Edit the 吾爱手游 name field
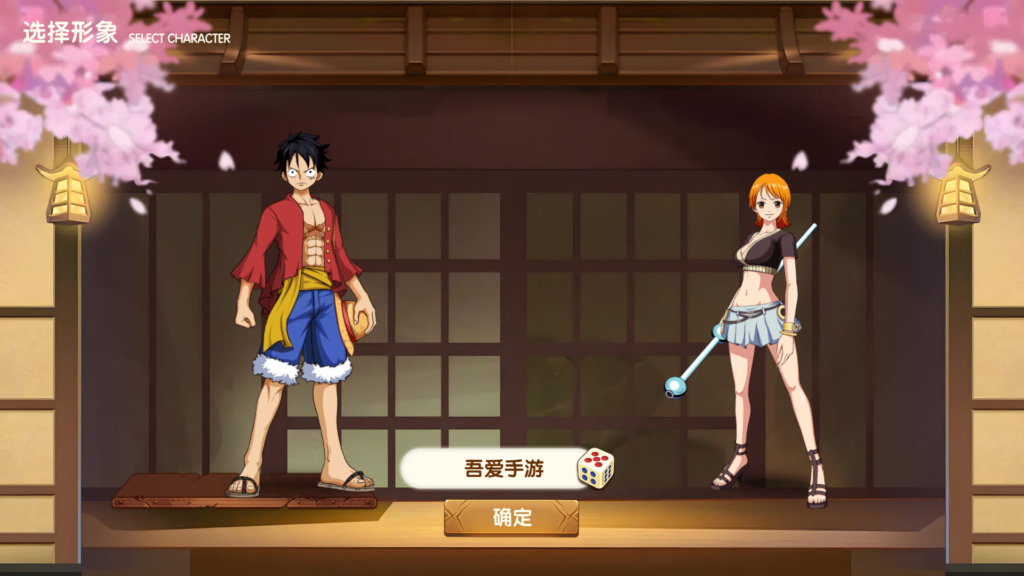The image size is (1024, 576). [x=490, y=468]
